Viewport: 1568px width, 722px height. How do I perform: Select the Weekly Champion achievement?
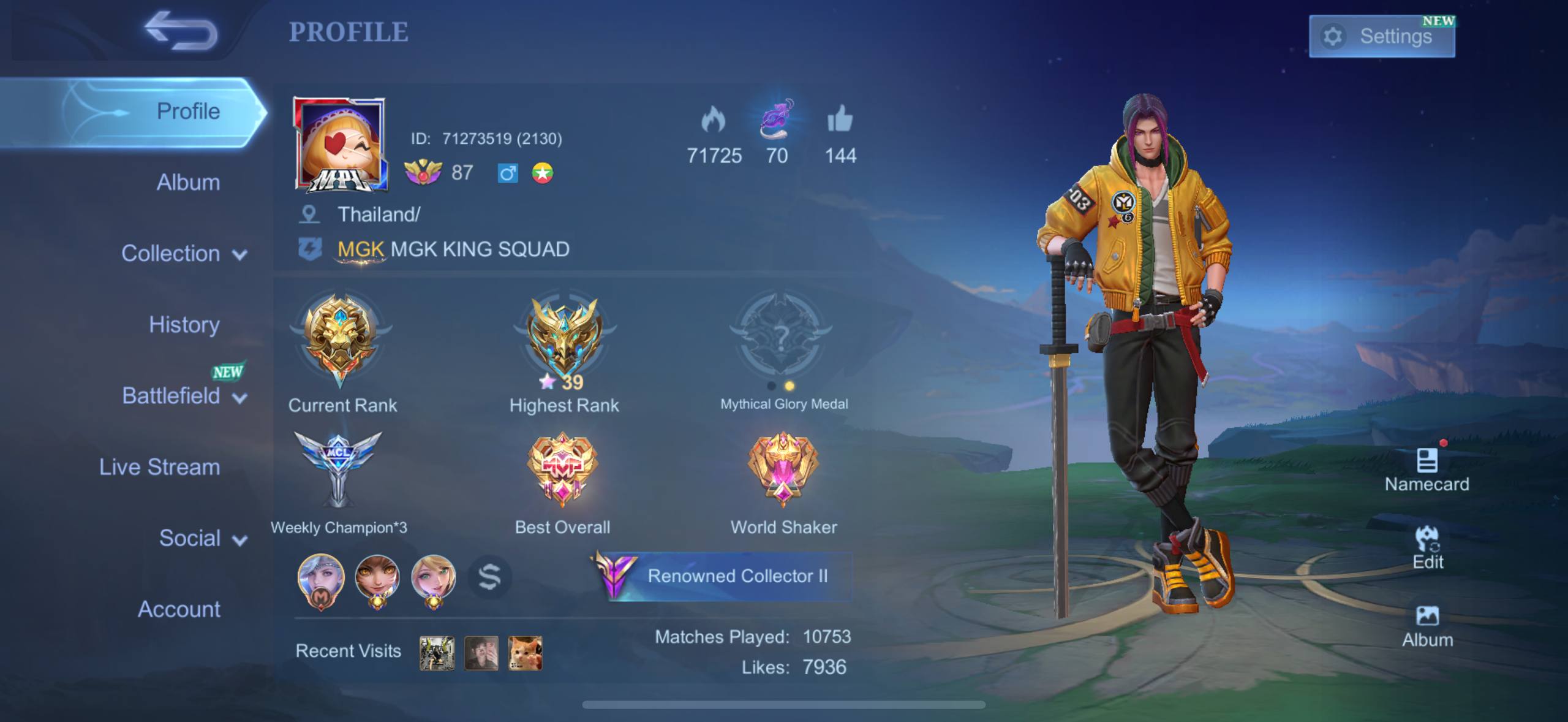click(x=338, y=470)
